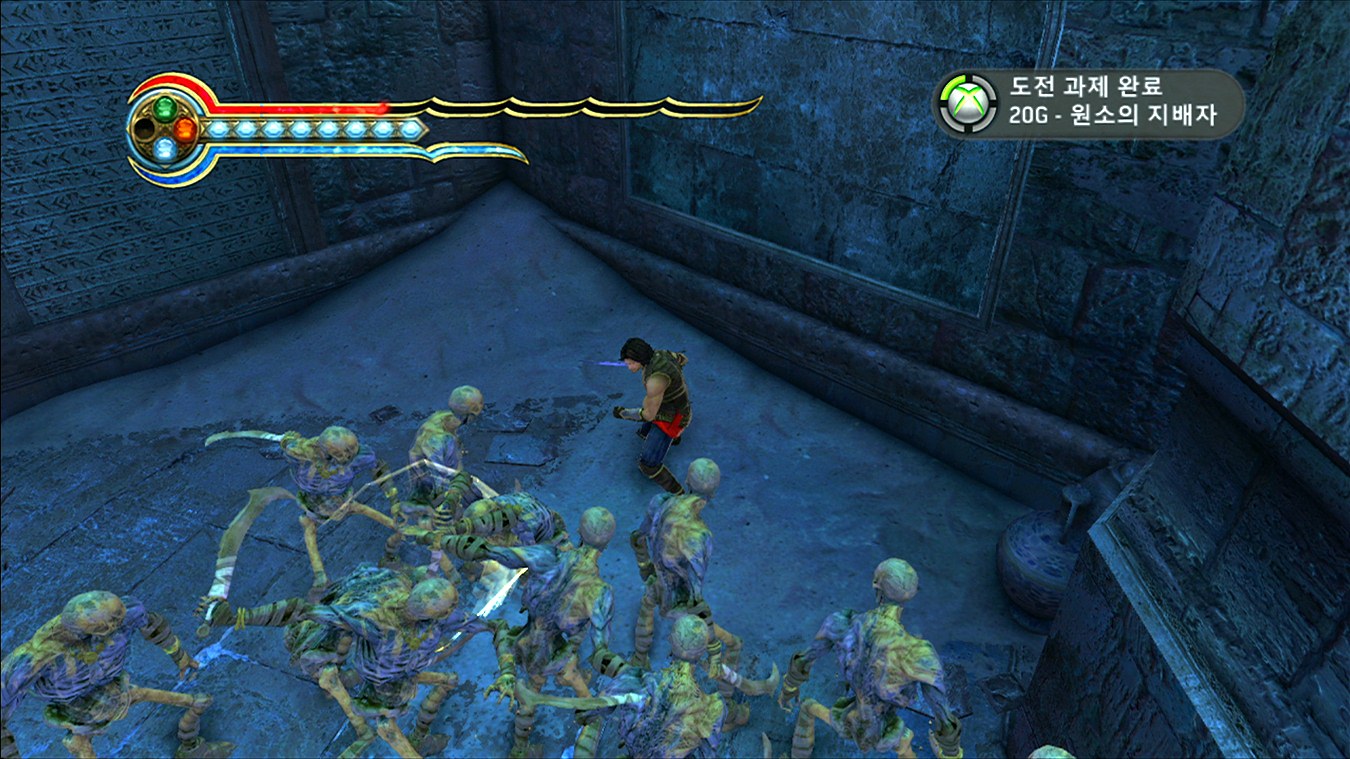
Task: Activate the orange fire power orb
Action: coord(185,129)
